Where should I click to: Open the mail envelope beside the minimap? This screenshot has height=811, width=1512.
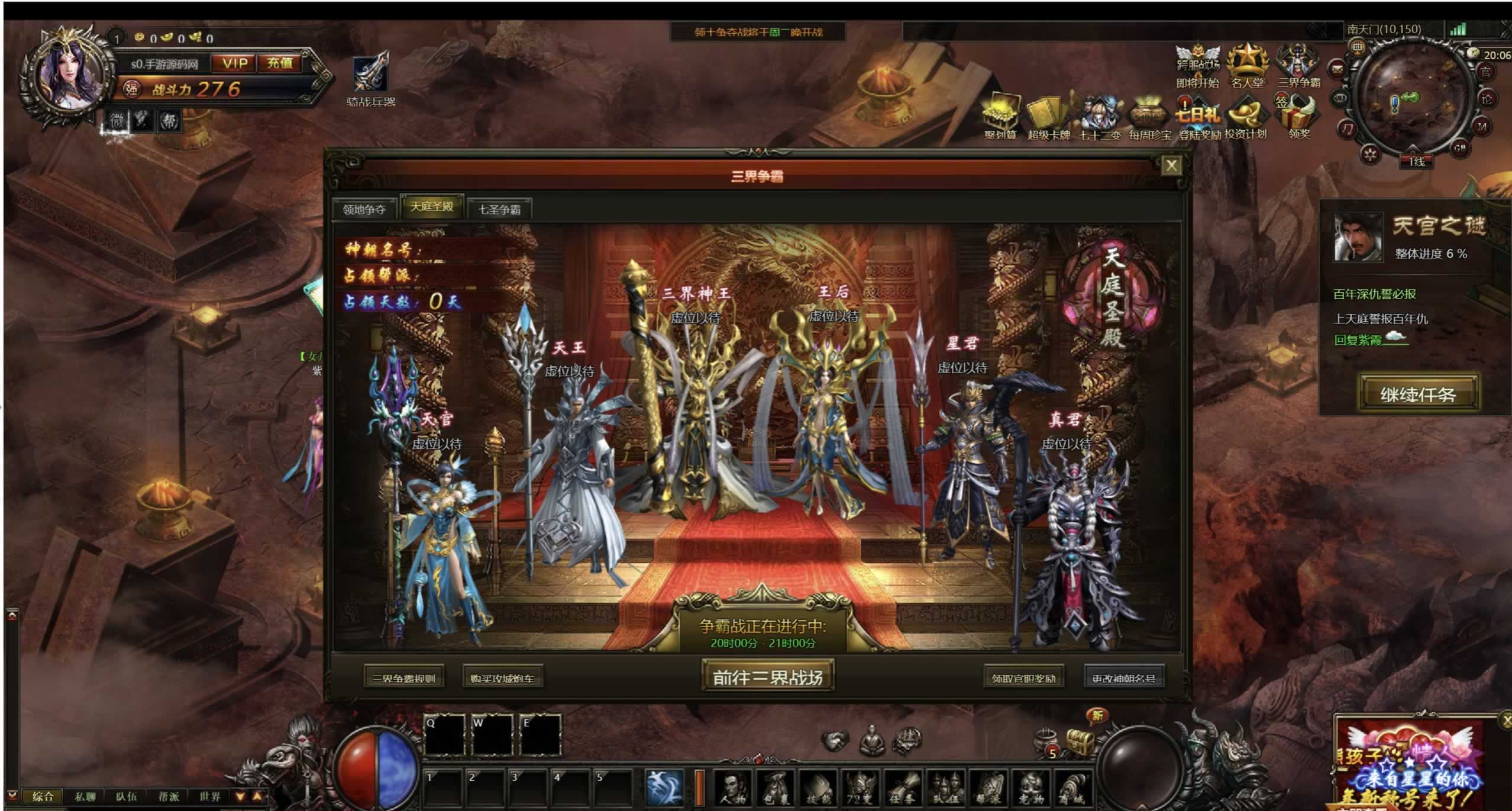click(1337, 70)
